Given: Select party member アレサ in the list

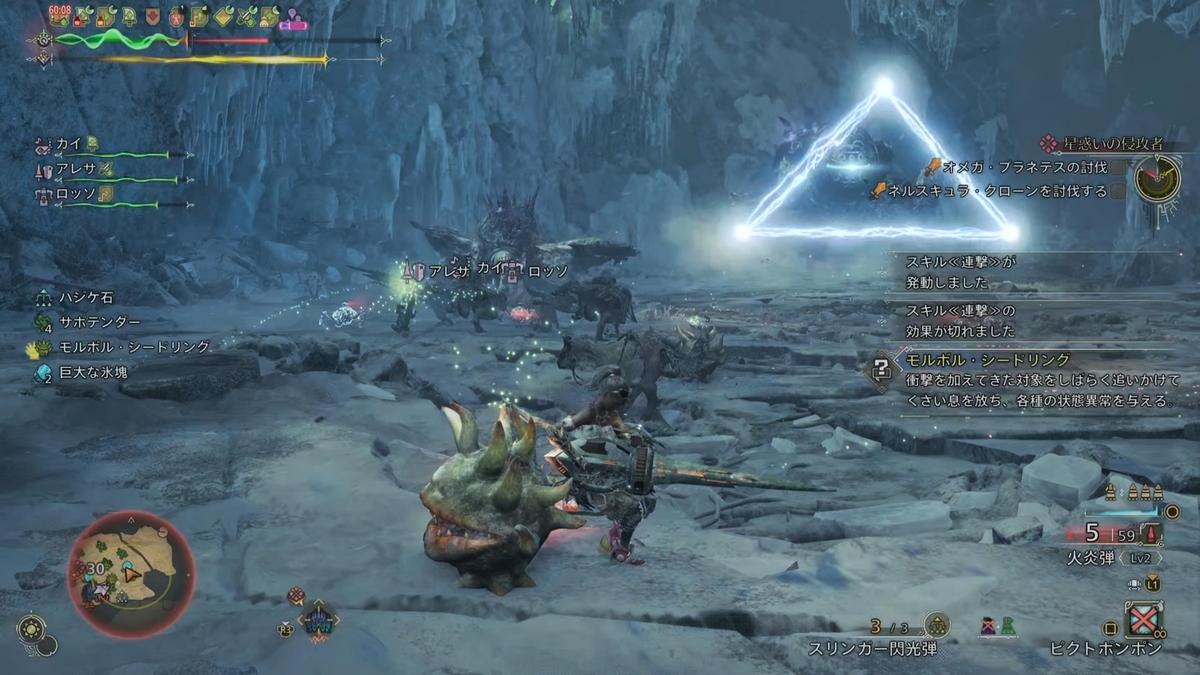Looking at the screenshot, I should click(x=75, y=169).
